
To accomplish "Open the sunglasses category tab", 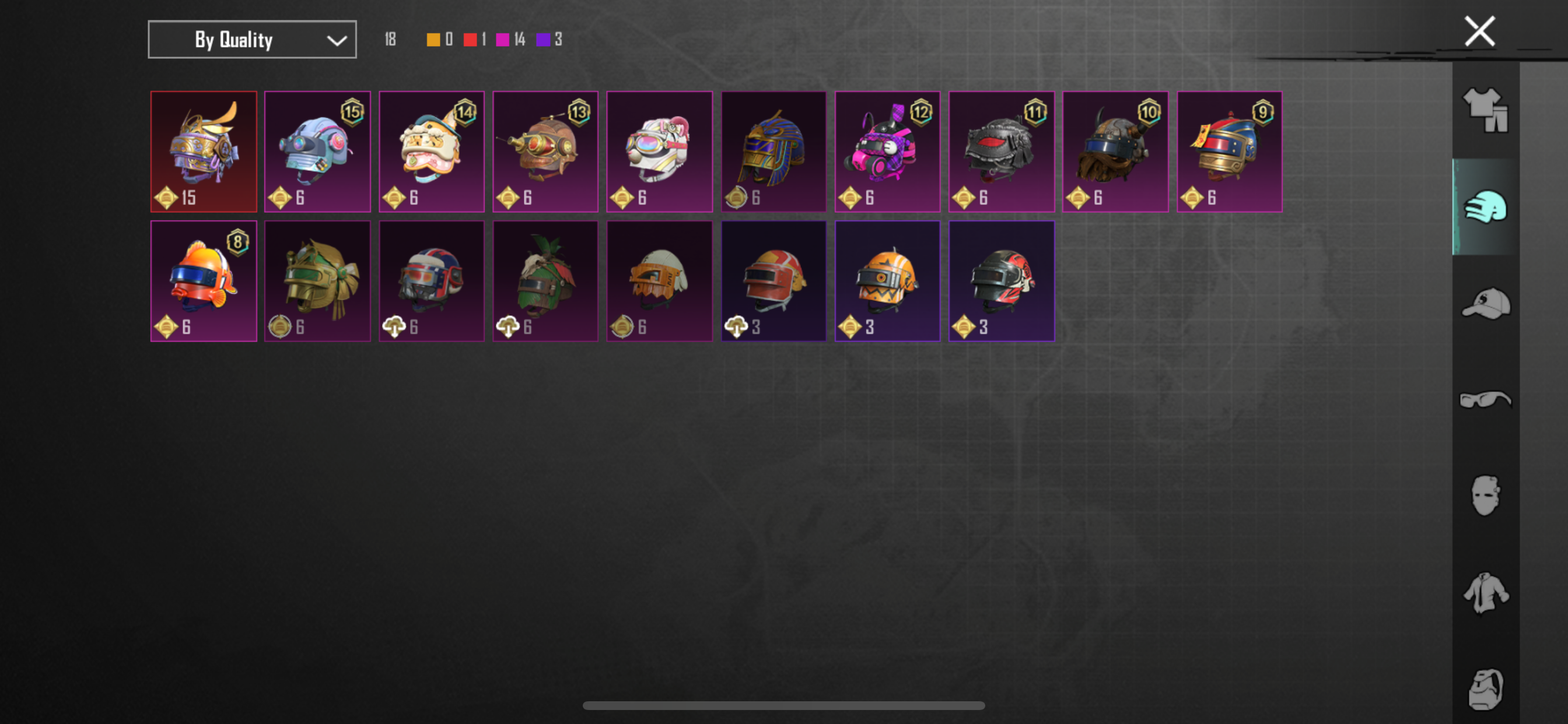I will coord(1485,399).
